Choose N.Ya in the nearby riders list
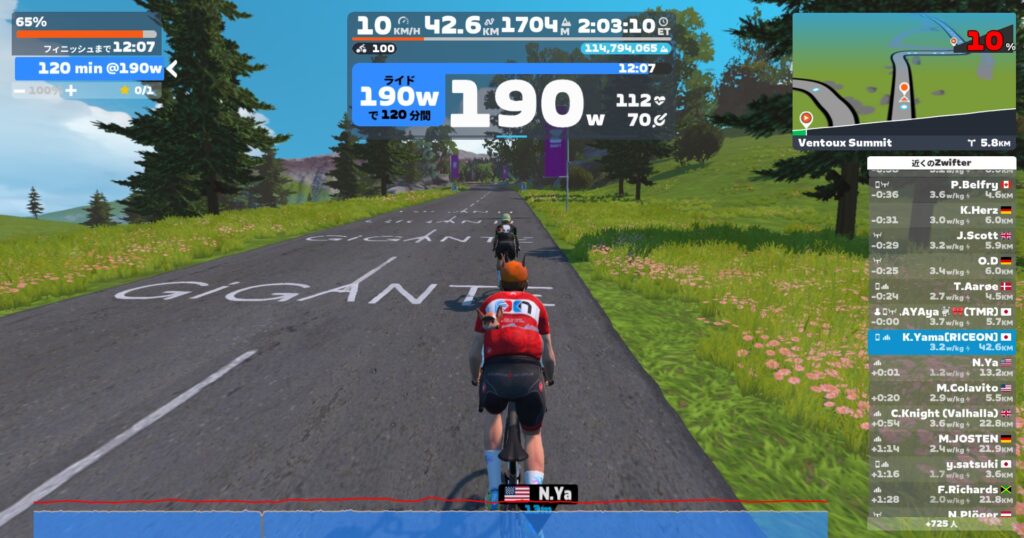Image resolution: width=1024 pixels, height=538 pixels. pos(941,367)
